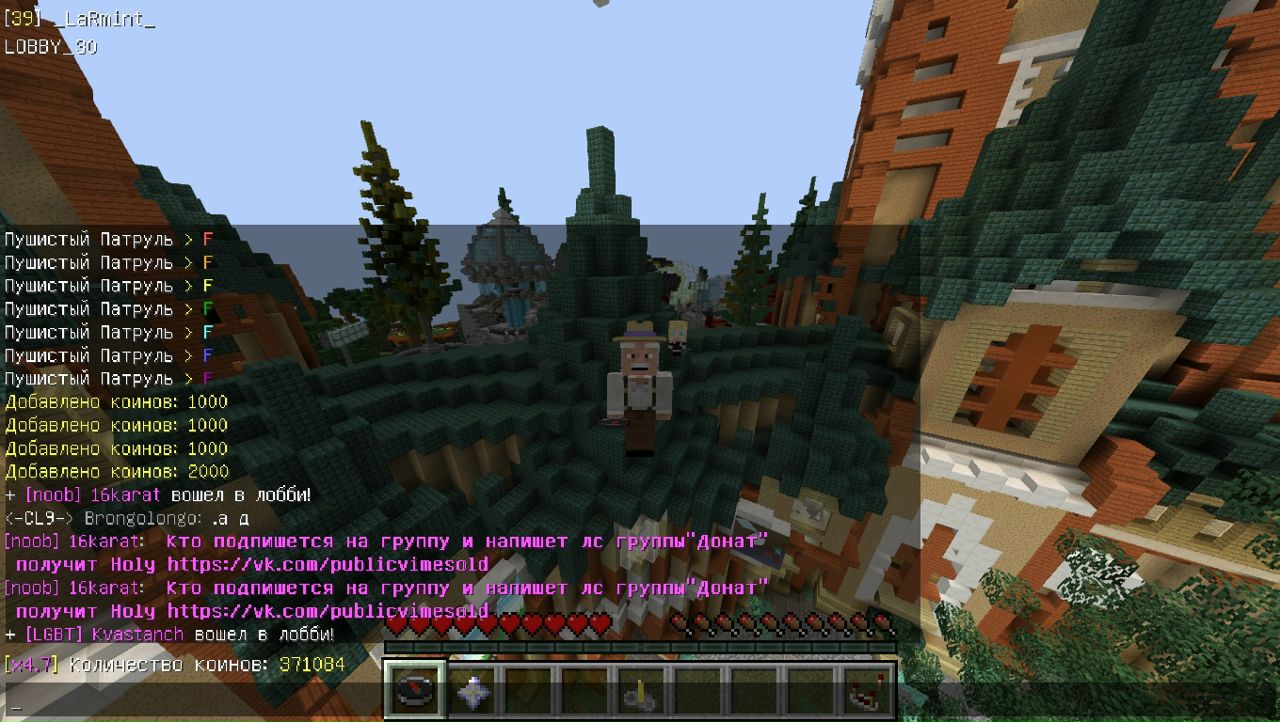This screenshot has height=722, width=1280.
Task: Select the lever item hotbar slot
Action: [x=638, y=690]
